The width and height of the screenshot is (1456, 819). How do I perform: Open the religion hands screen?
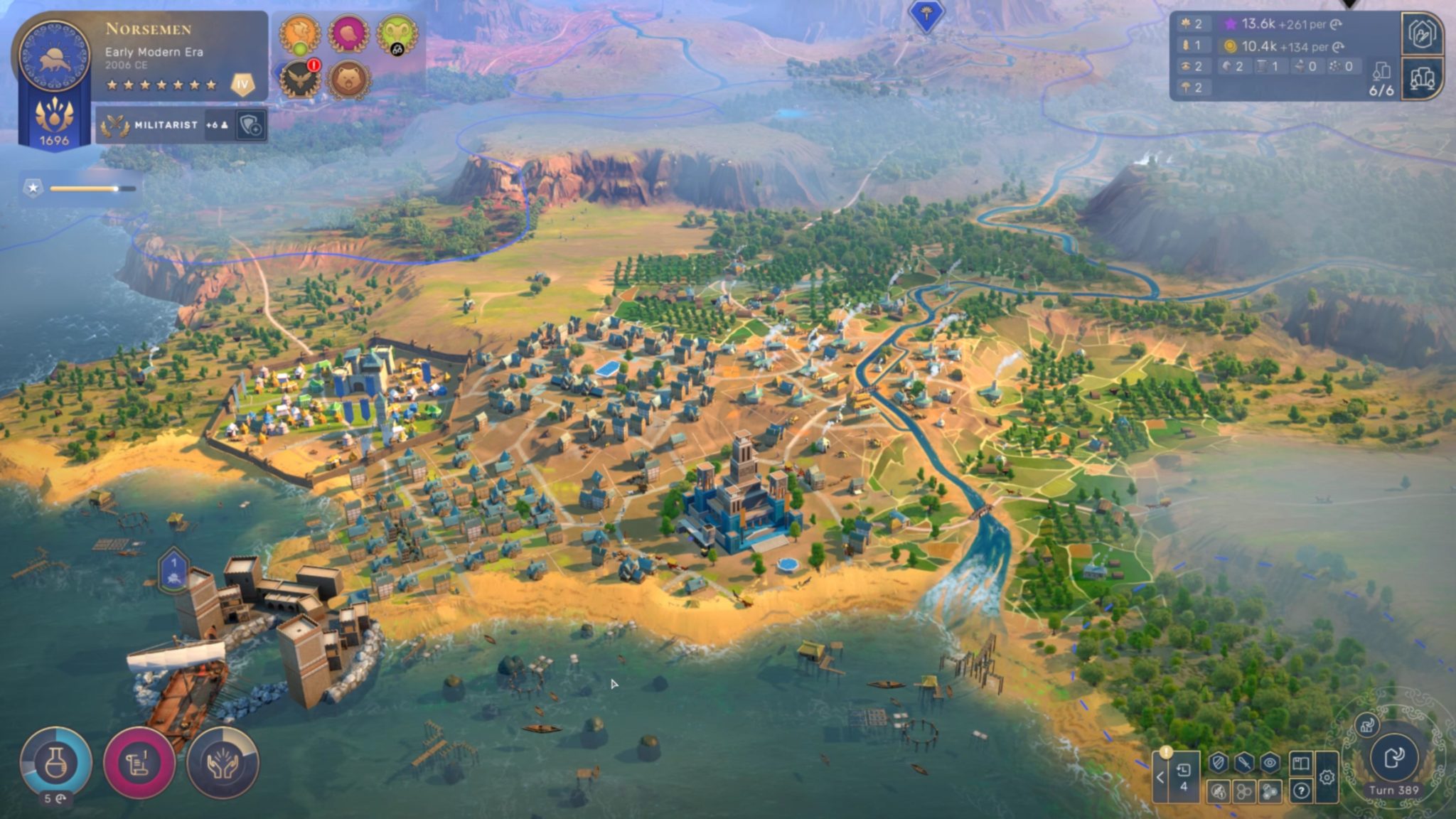pyautogui.click(x=223, y=763)
